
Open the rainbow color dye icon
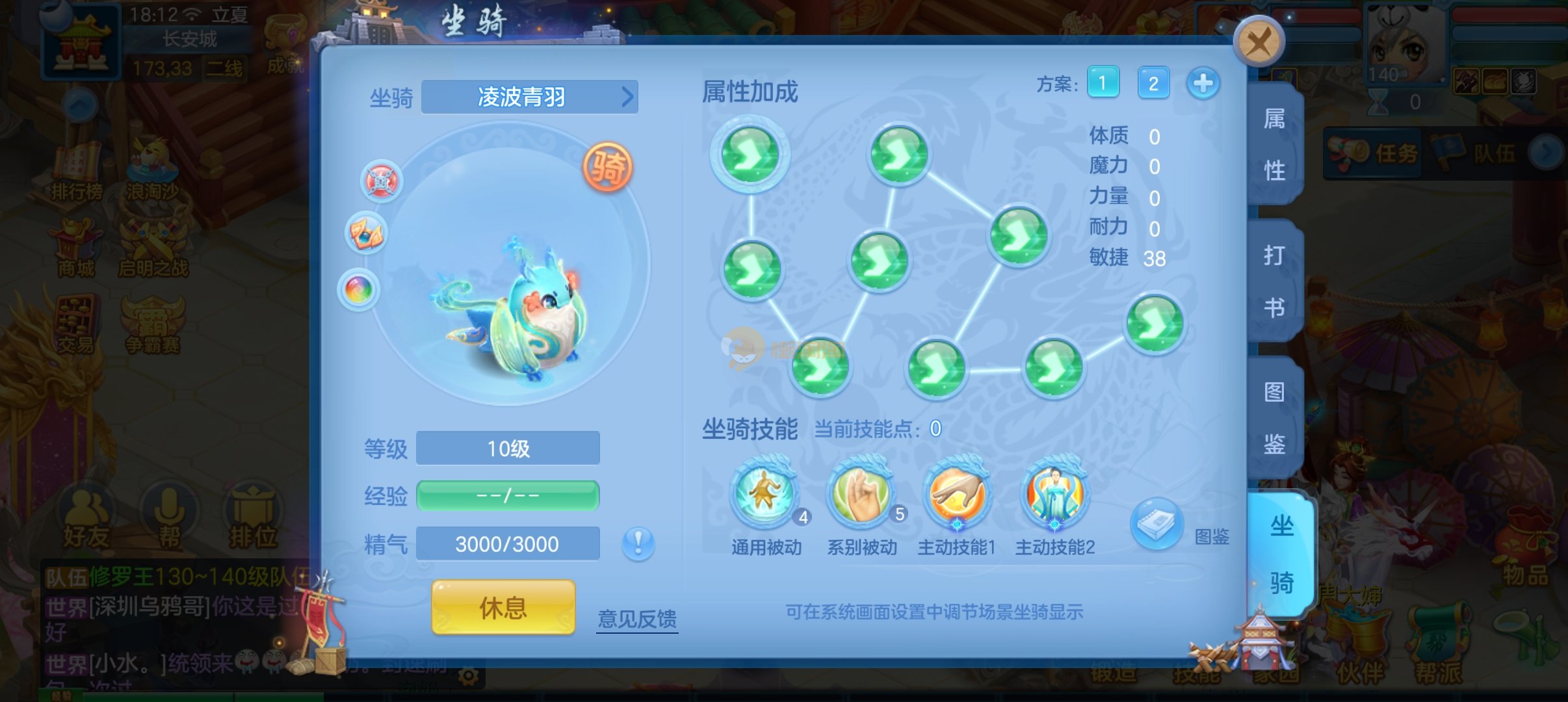click(x=358, y=289)
